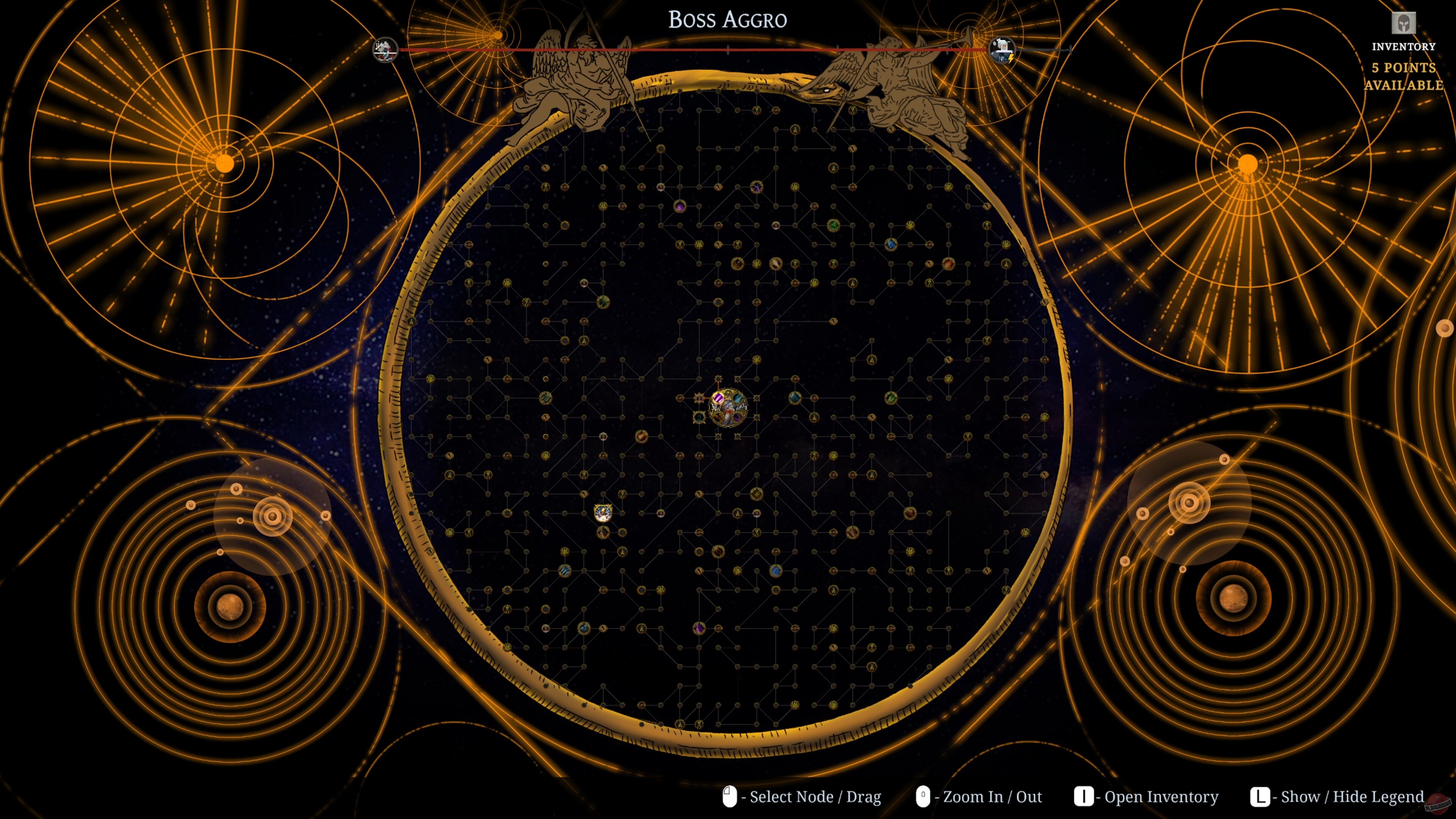
Task: Select the glowing purple gem node near center
Action: tap(719, 399)
